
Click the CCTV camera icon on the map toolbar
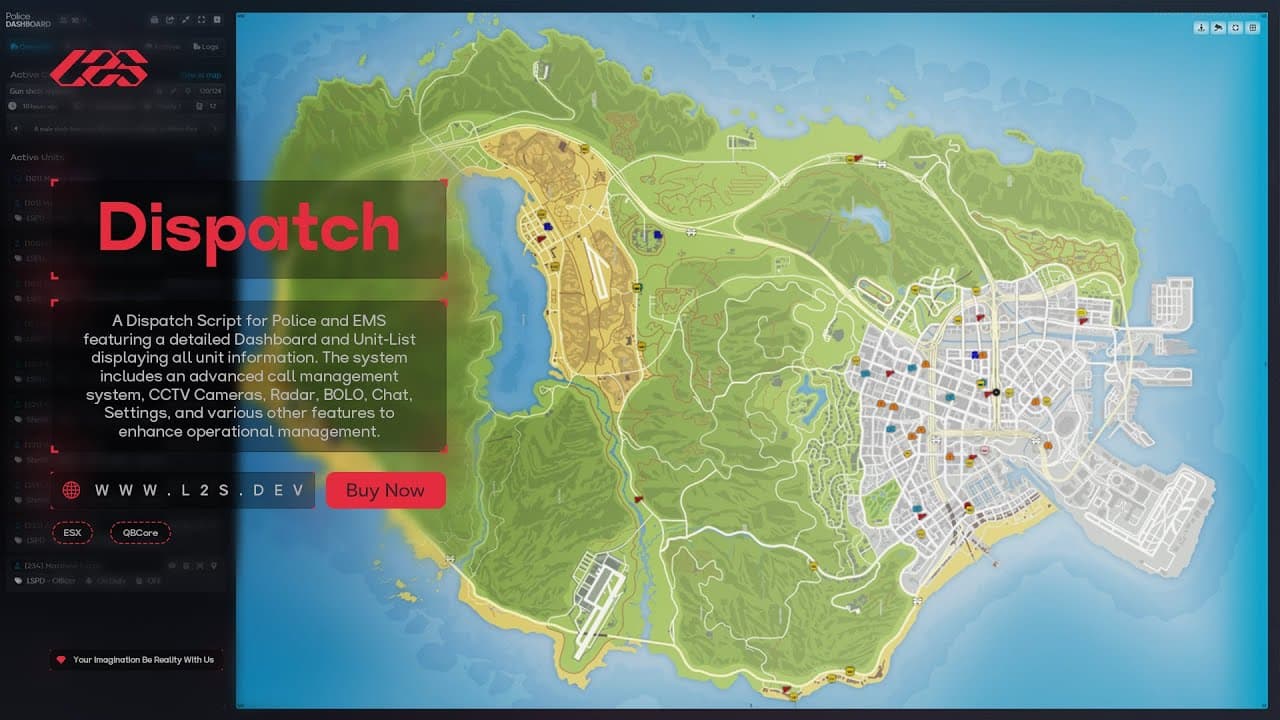pos(1217,28)
